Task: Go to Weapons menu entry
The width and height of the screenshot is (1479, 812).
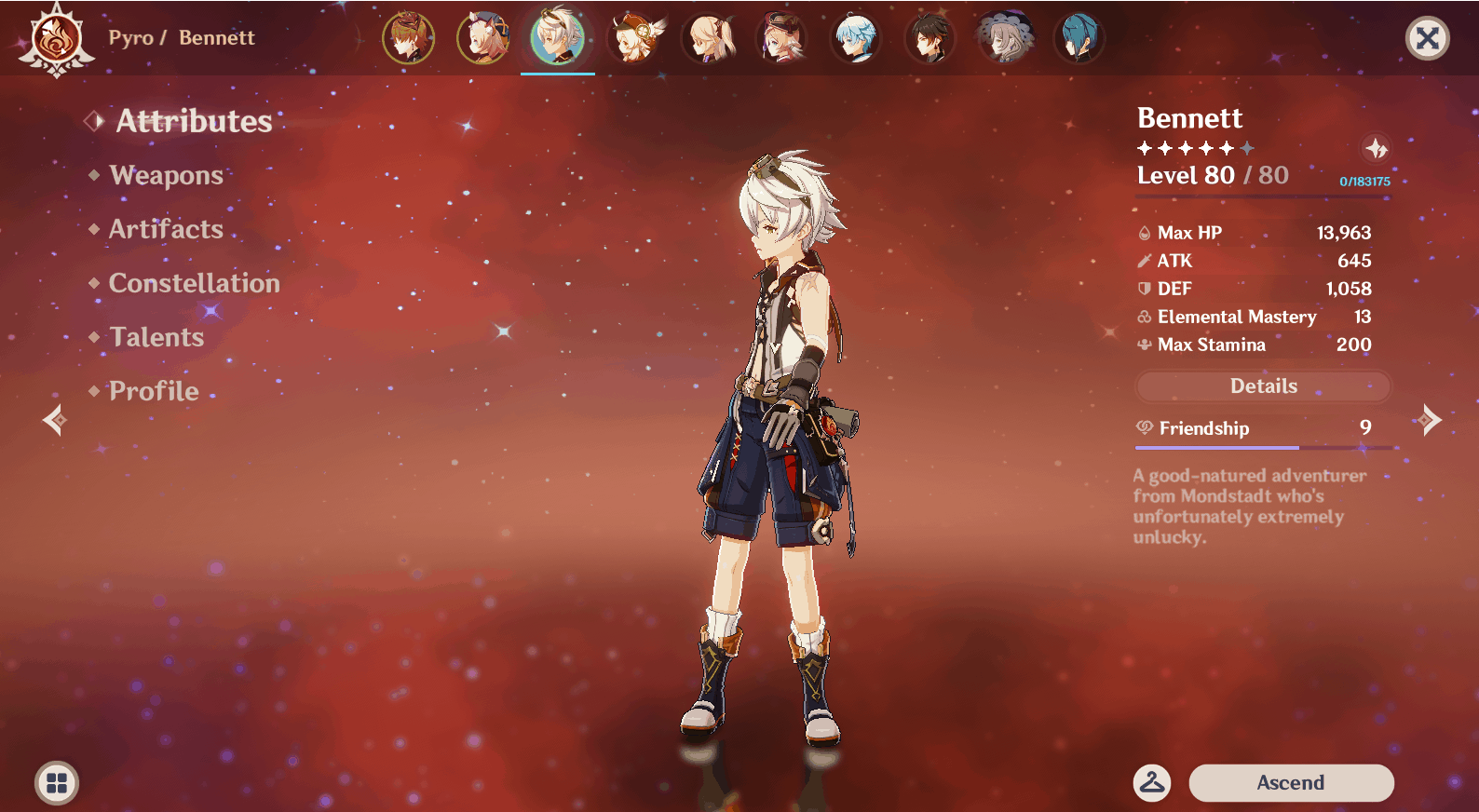Action: pyautogui.click(x=166, y=175)
